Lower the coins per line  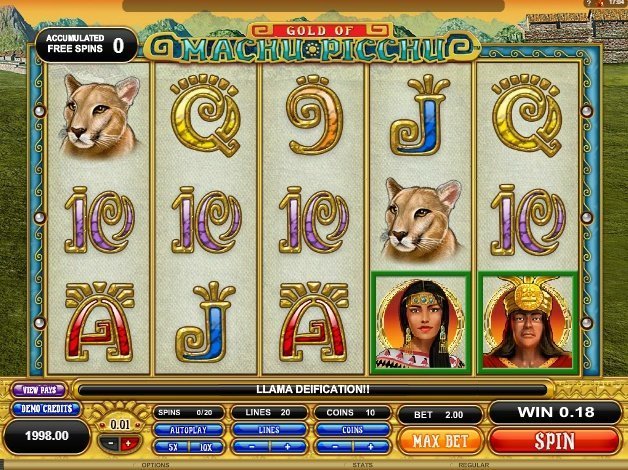[x=333, y=446]
